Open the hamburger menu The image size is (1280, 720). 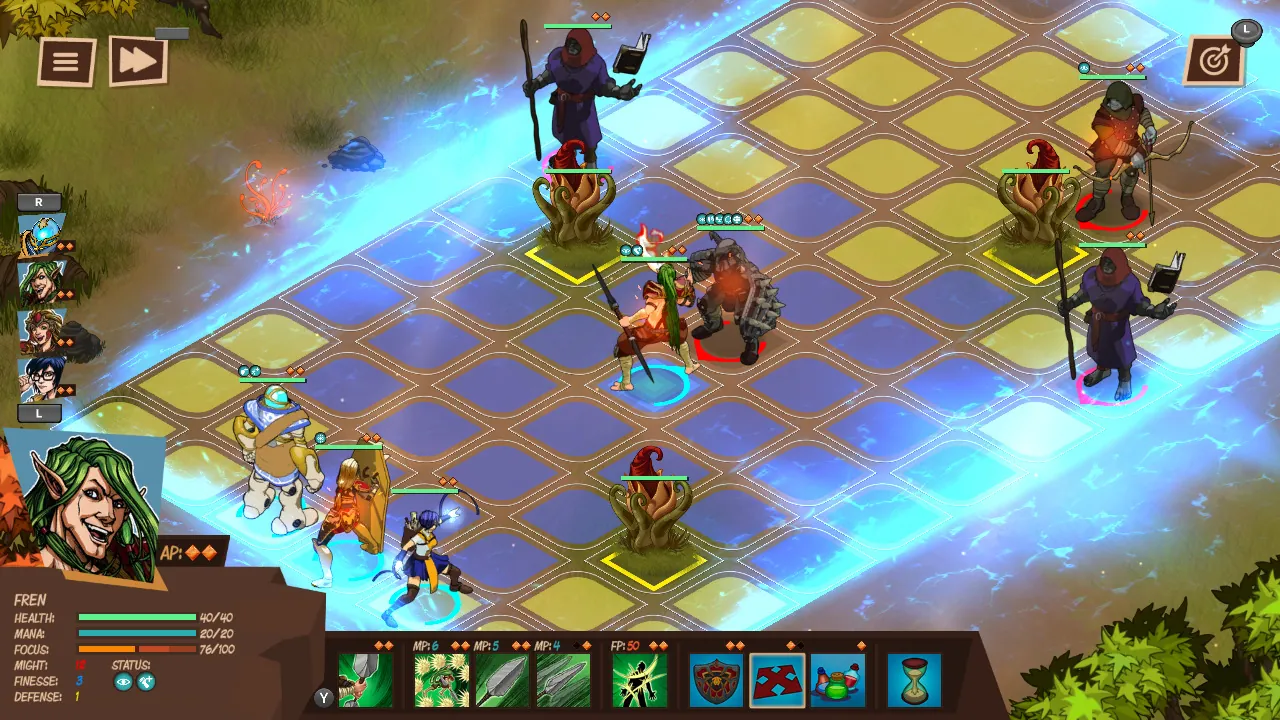click(x=65, y=60)
